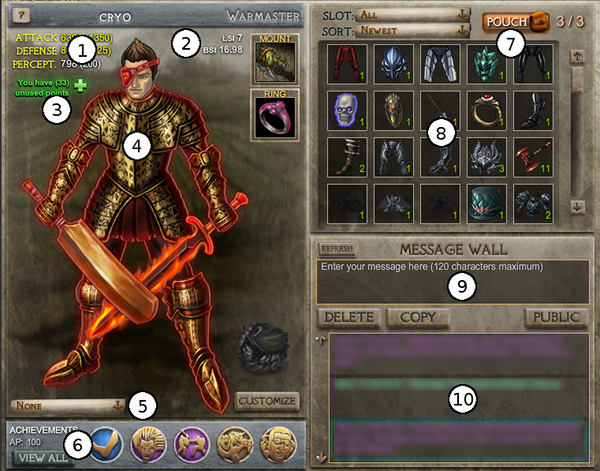Screen dimensions: 600x471
Task: Click the Delete message button
Action: tap(348, 318)
